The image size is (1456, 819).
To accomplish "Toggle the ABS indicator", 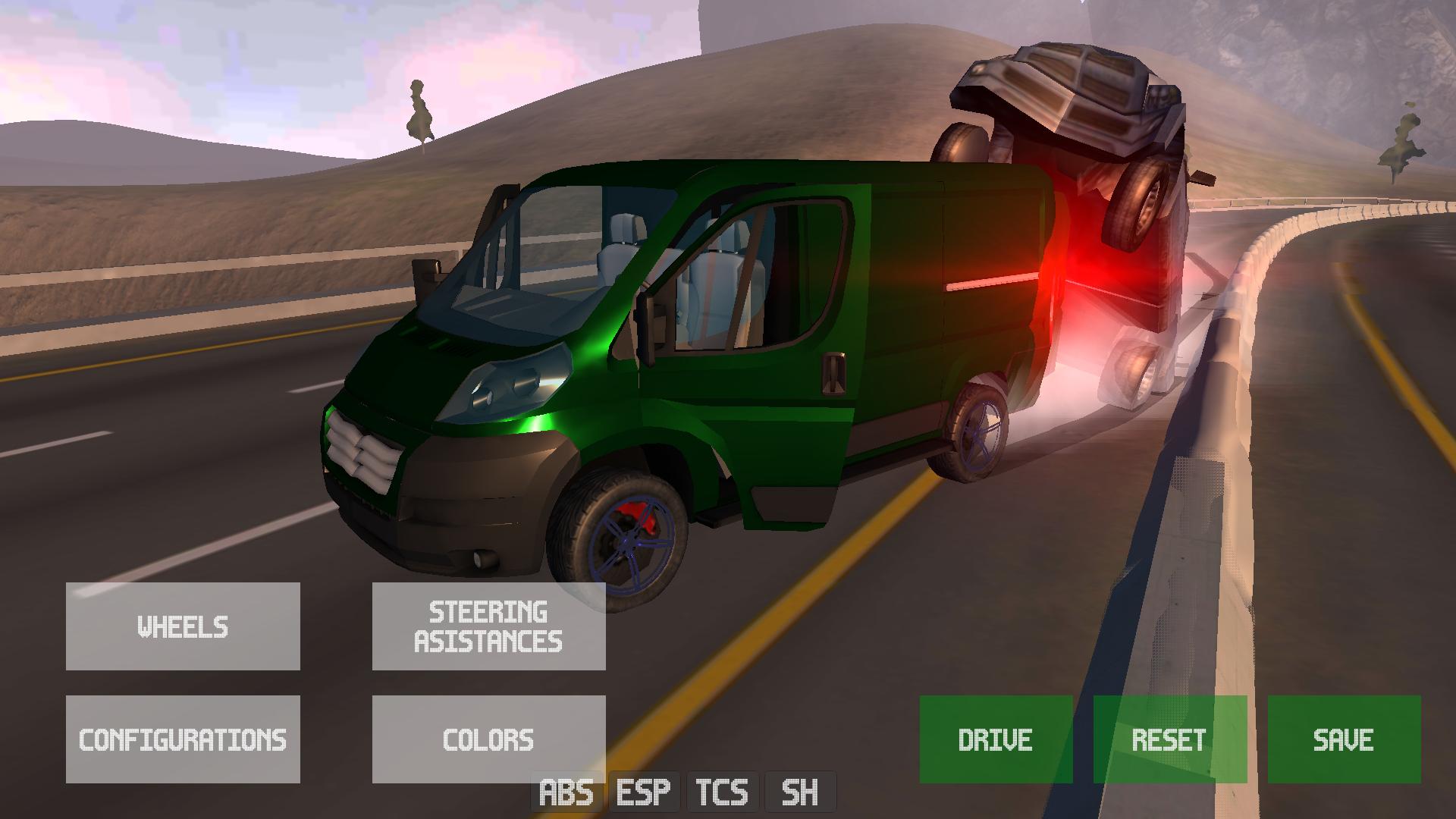I will (566, 793).
